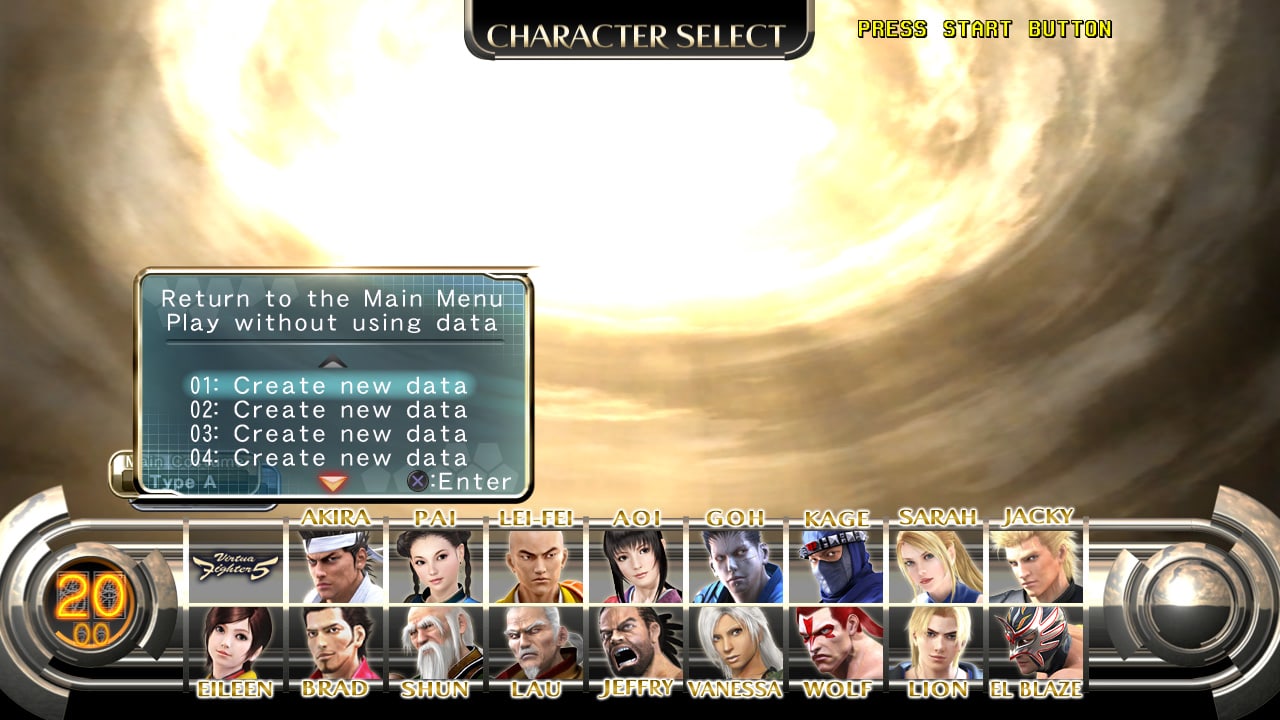Choose Play without using data
1280x720 pixels.
coord(332,322)
